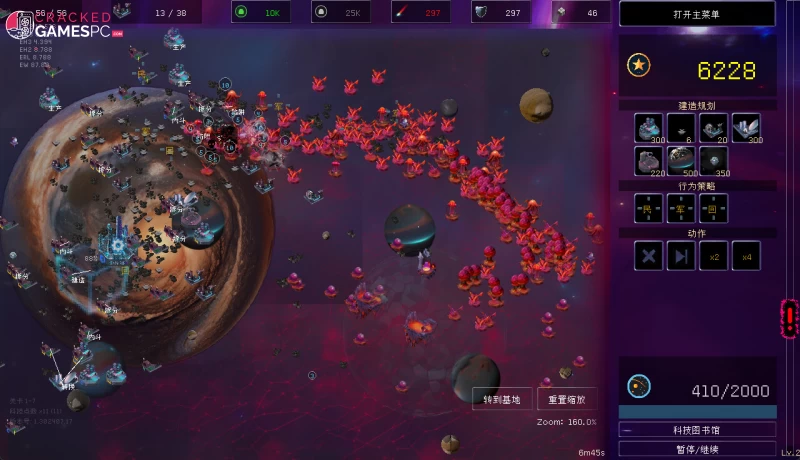Screen dimensions: 800x460
Task: Reset zoom with 重置缩放 button
Action: tap(567, 399)
